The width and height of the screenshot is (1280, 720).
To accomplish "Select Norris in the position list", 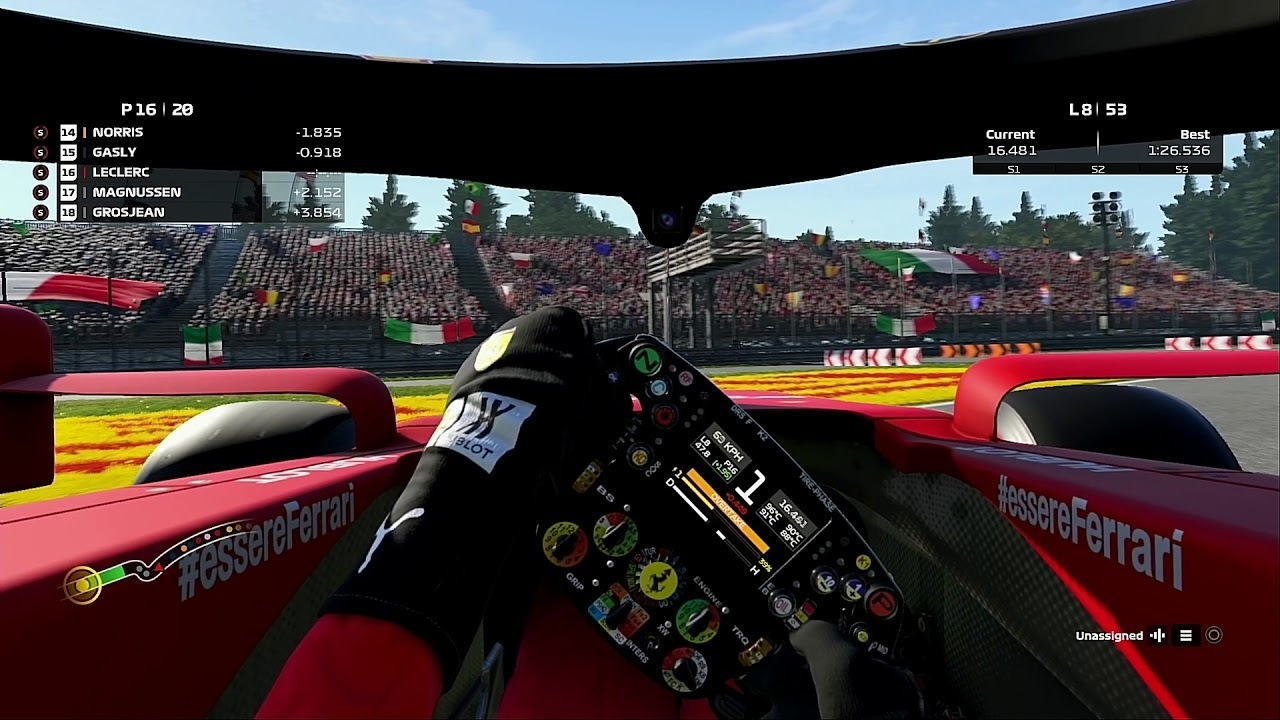I will [118, 132].
